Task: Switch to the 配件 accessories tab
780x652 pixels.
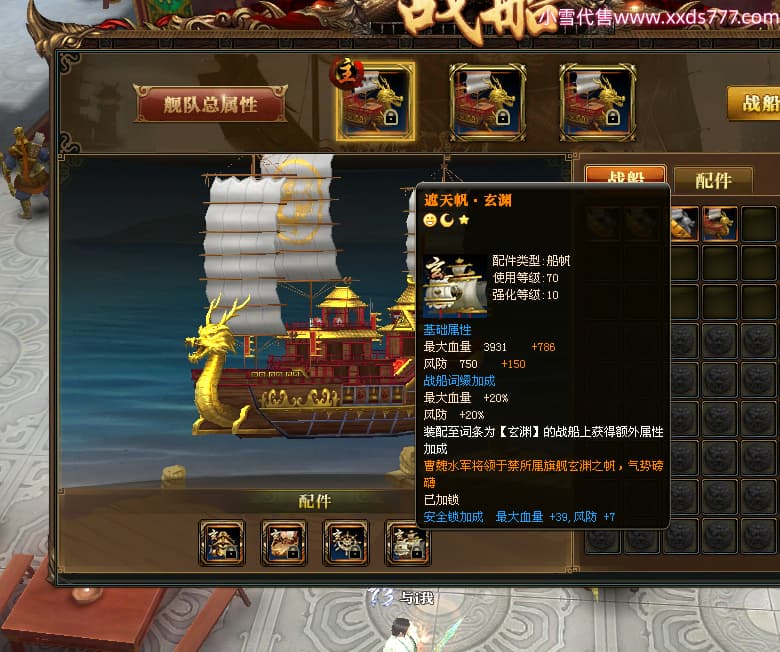Action: pyautogui.click(x=713, y=180)
